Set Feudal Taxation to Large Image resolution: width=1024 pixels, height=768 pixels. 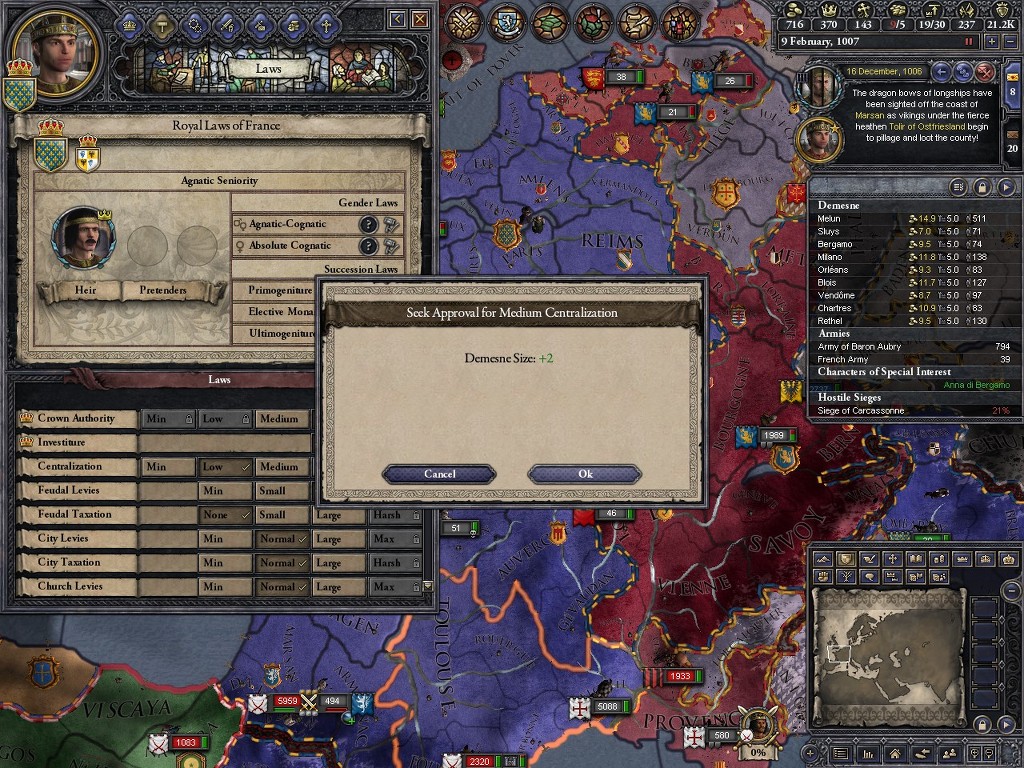click(329, 515)
